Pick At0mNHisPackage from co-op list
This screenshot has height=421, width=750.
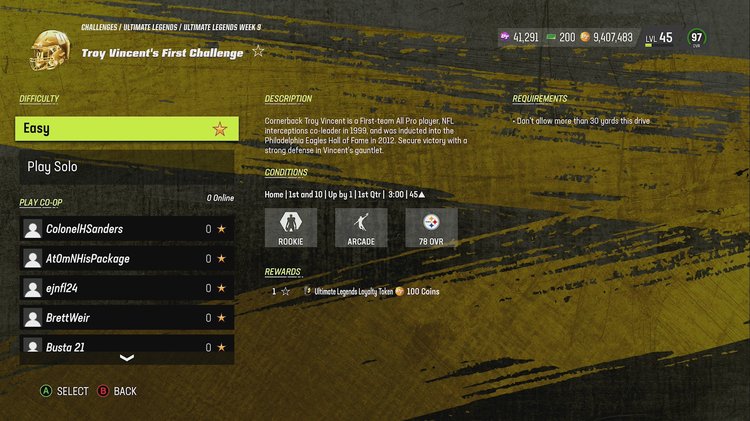click(x=127, y=259)
